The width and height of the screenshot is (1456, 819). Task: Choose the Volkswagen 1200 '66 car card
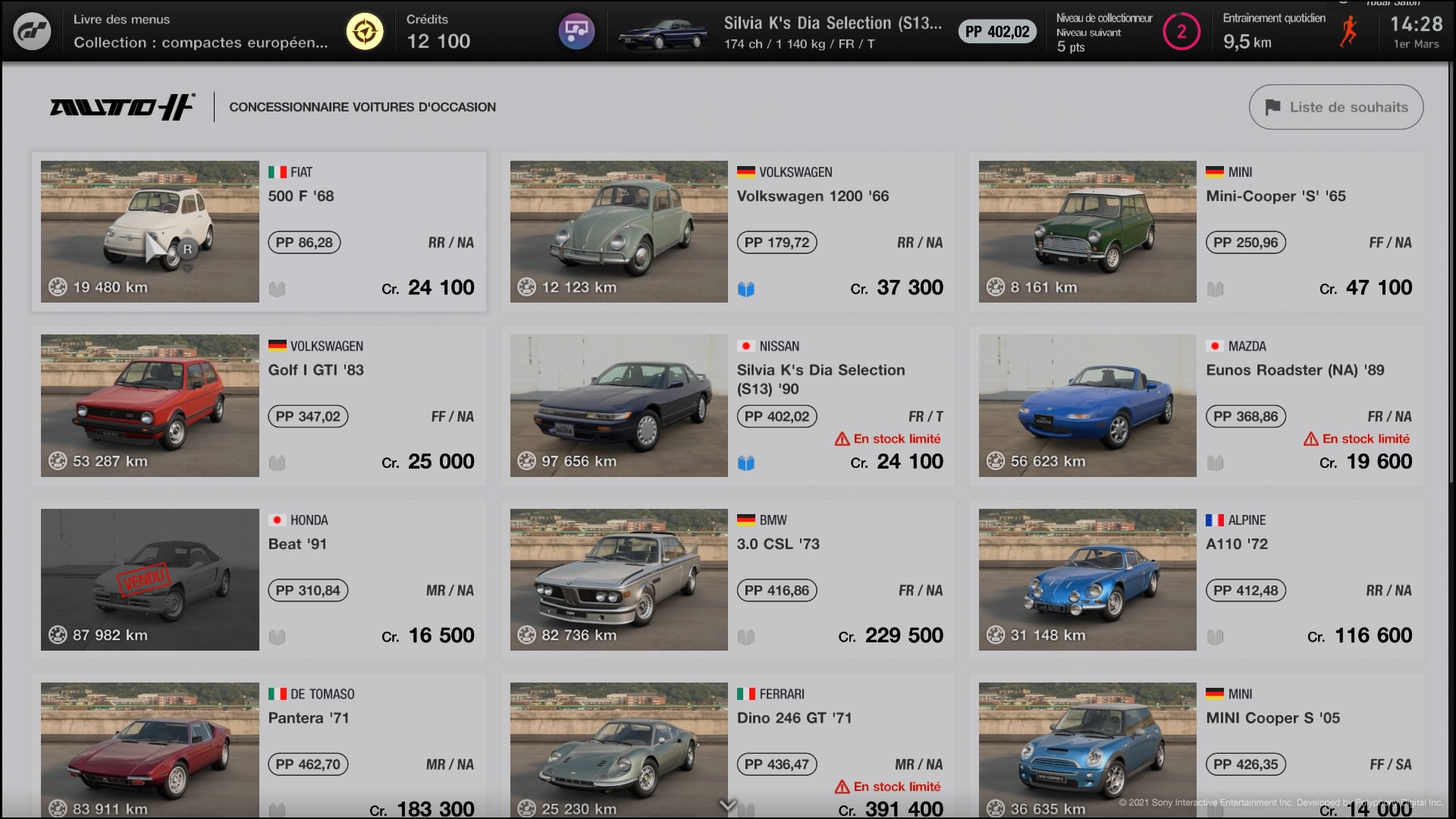point(727,231)
